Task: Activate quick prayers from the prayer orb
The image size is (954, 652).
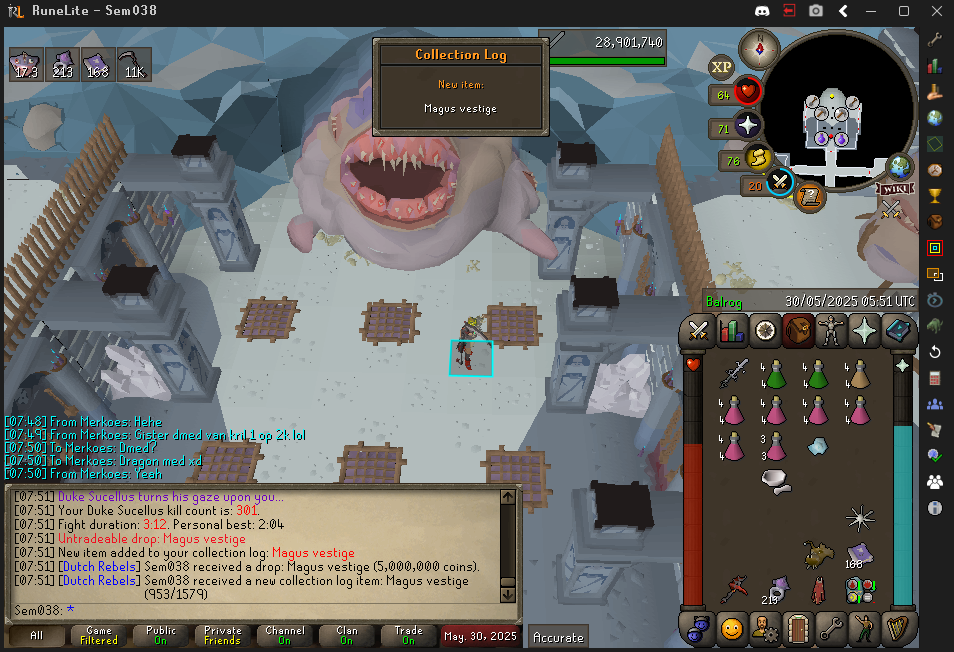Action: (x=748, y=127)
